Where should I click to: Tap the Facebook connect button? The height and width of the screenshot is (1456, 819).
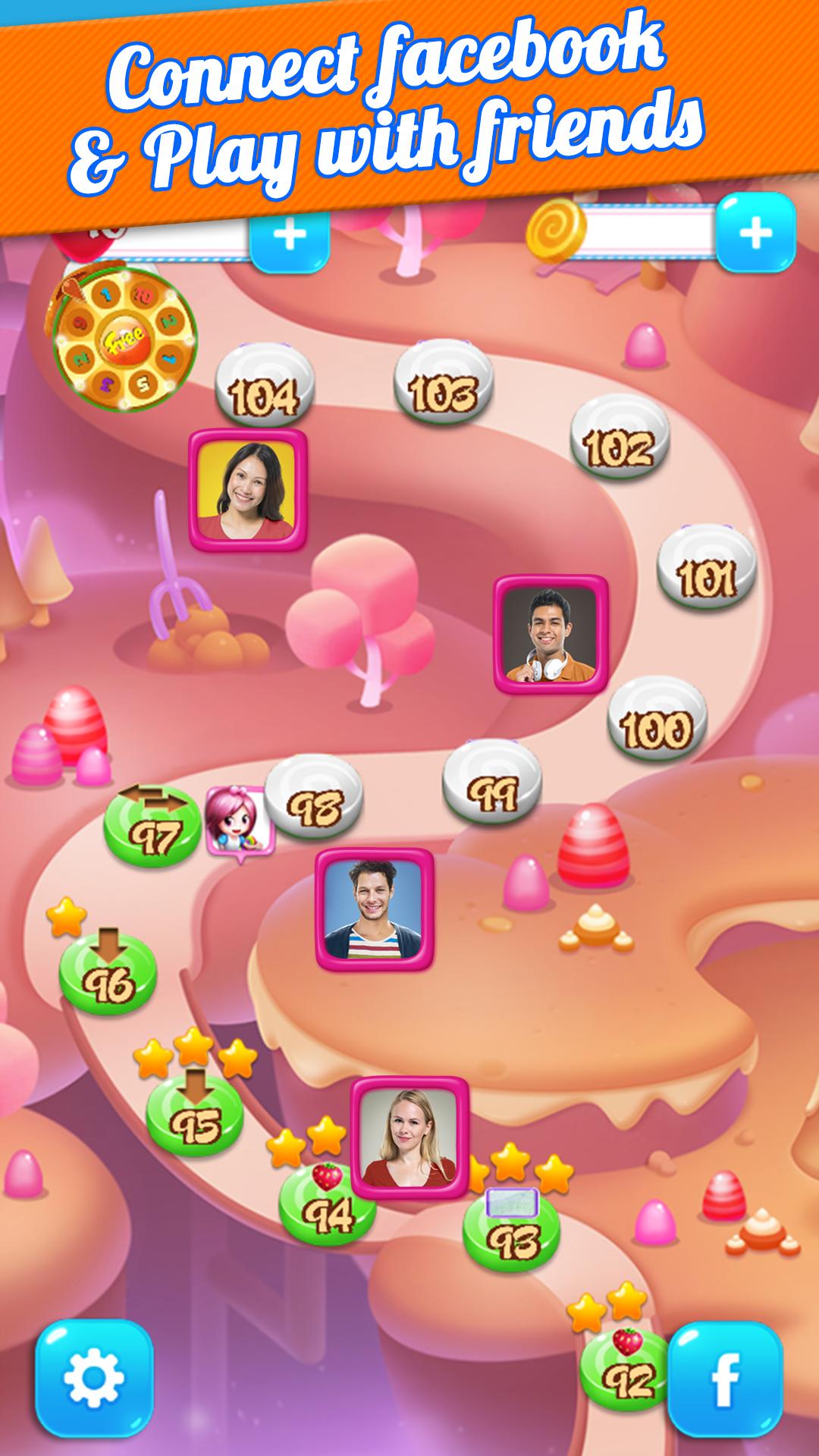724,1379
